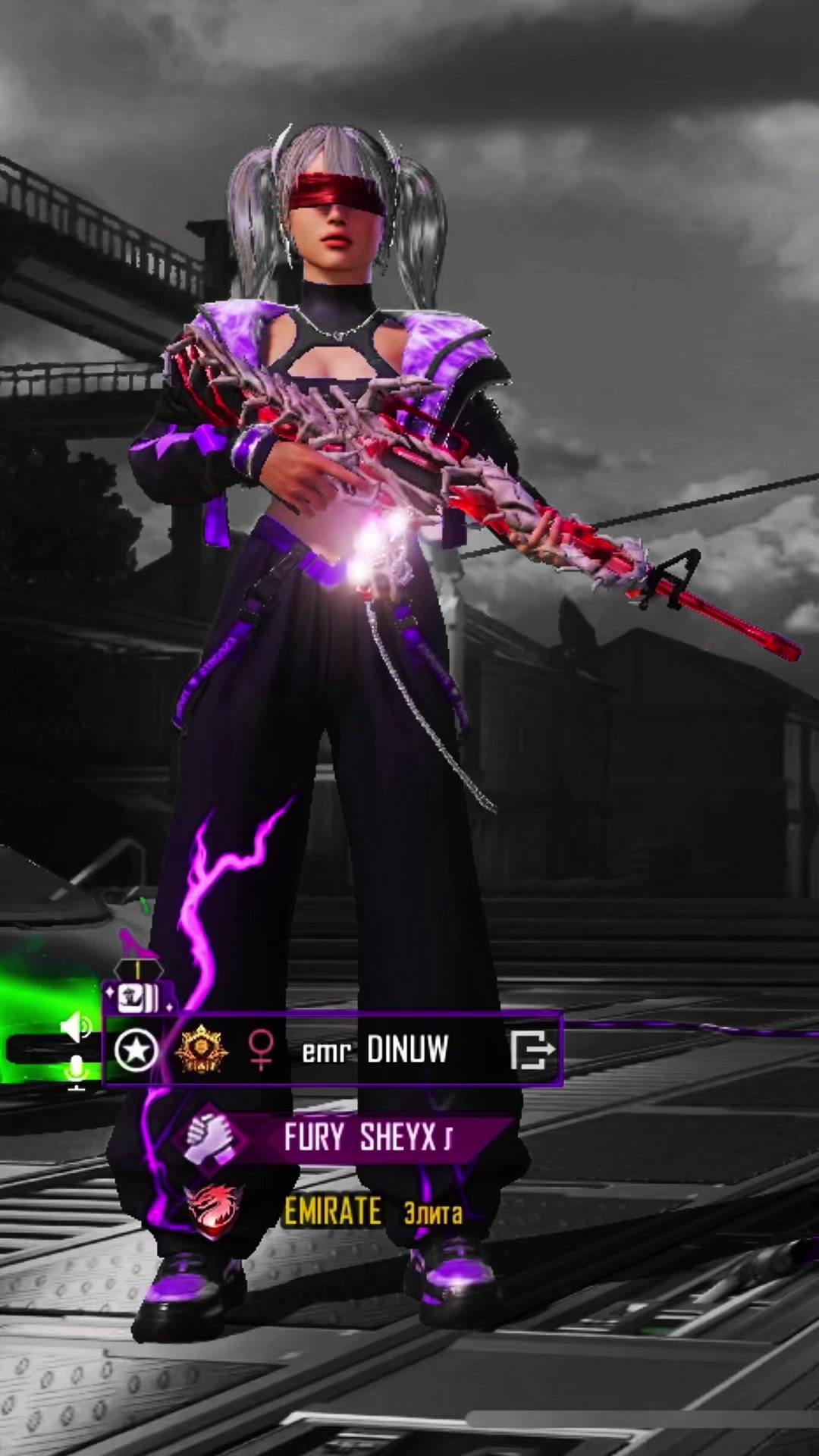Image resolution: width=819 pixels, height=1456 pixels.
Task: Open the golden rank badge
Action: click(199, 1050)
